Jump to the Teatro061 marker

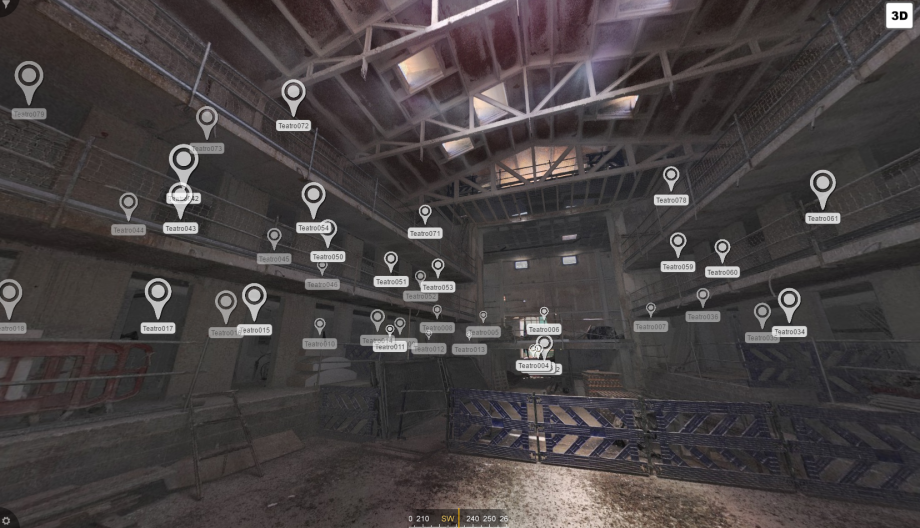(823, 187)
